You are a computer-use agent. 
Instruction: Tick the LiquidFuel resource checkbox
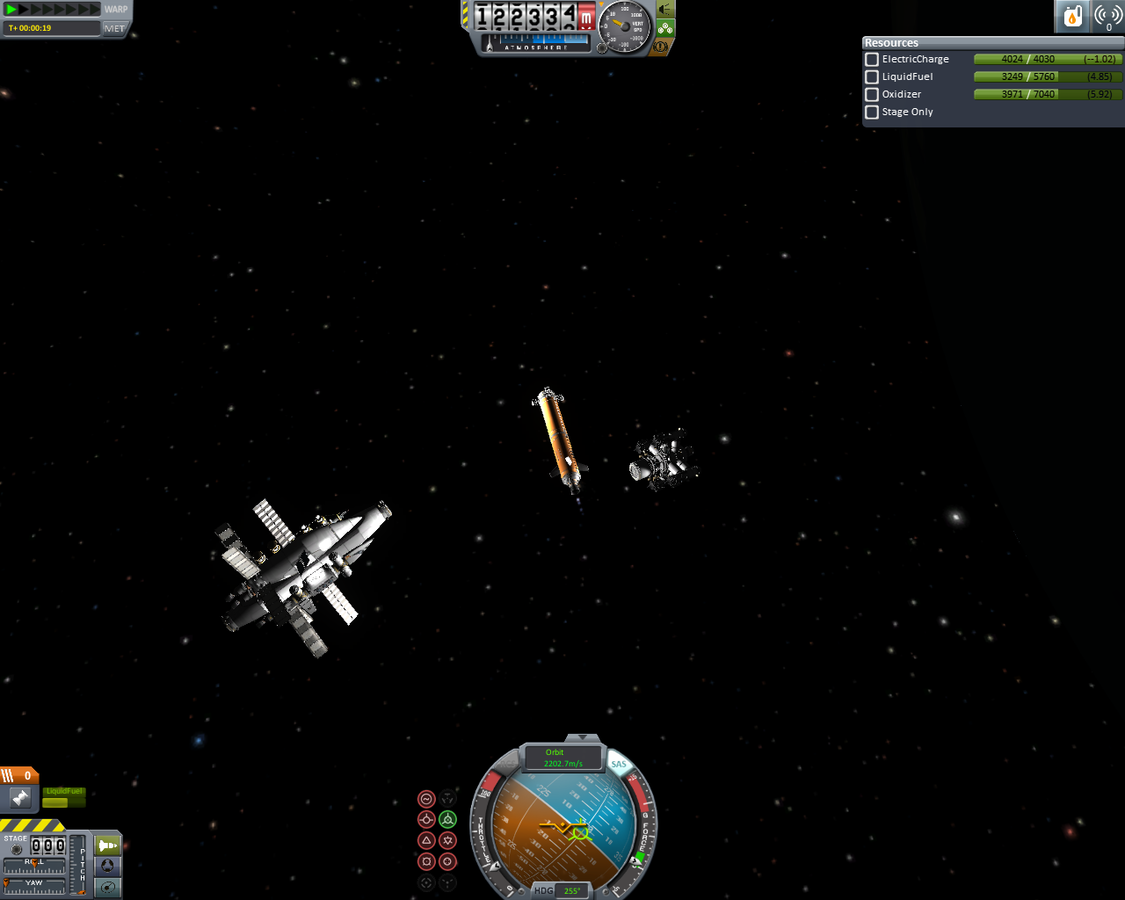[x=872, y=77]
